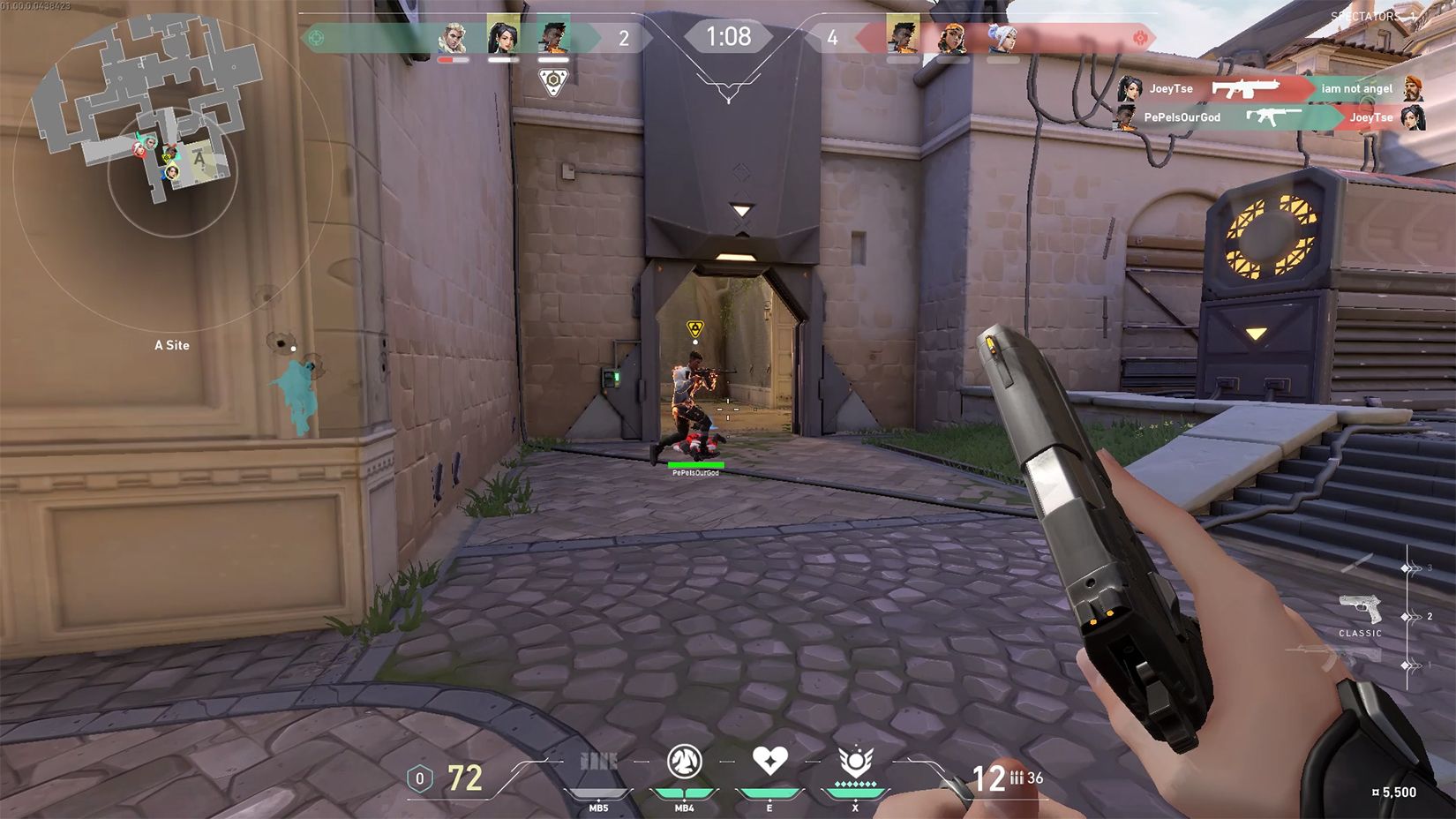
Task: Pick Phoenix's portrait on the red team
Action: [903, 38]
